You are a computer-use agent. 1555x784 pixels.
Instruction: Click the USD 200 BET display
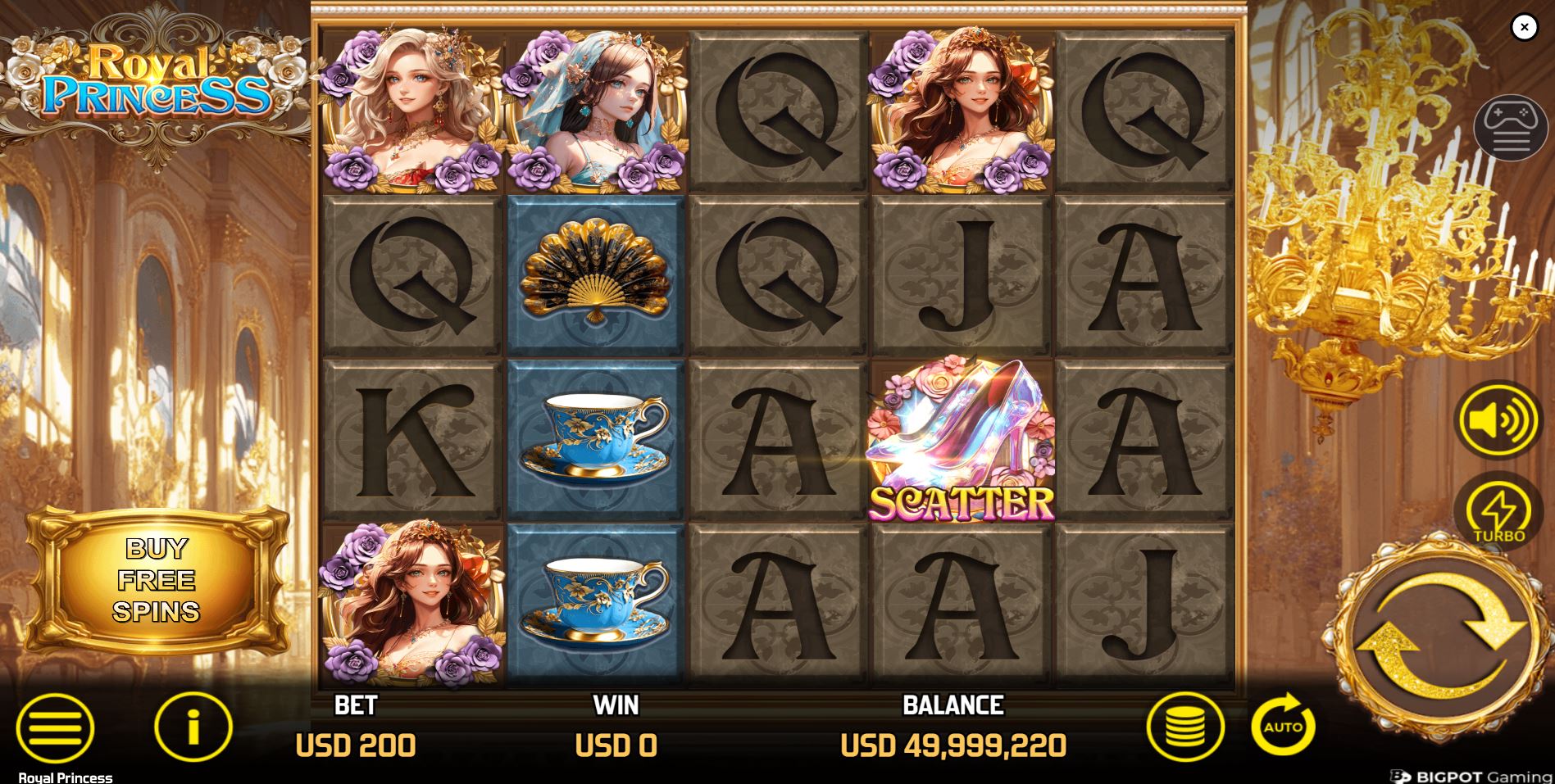point(356,745)
